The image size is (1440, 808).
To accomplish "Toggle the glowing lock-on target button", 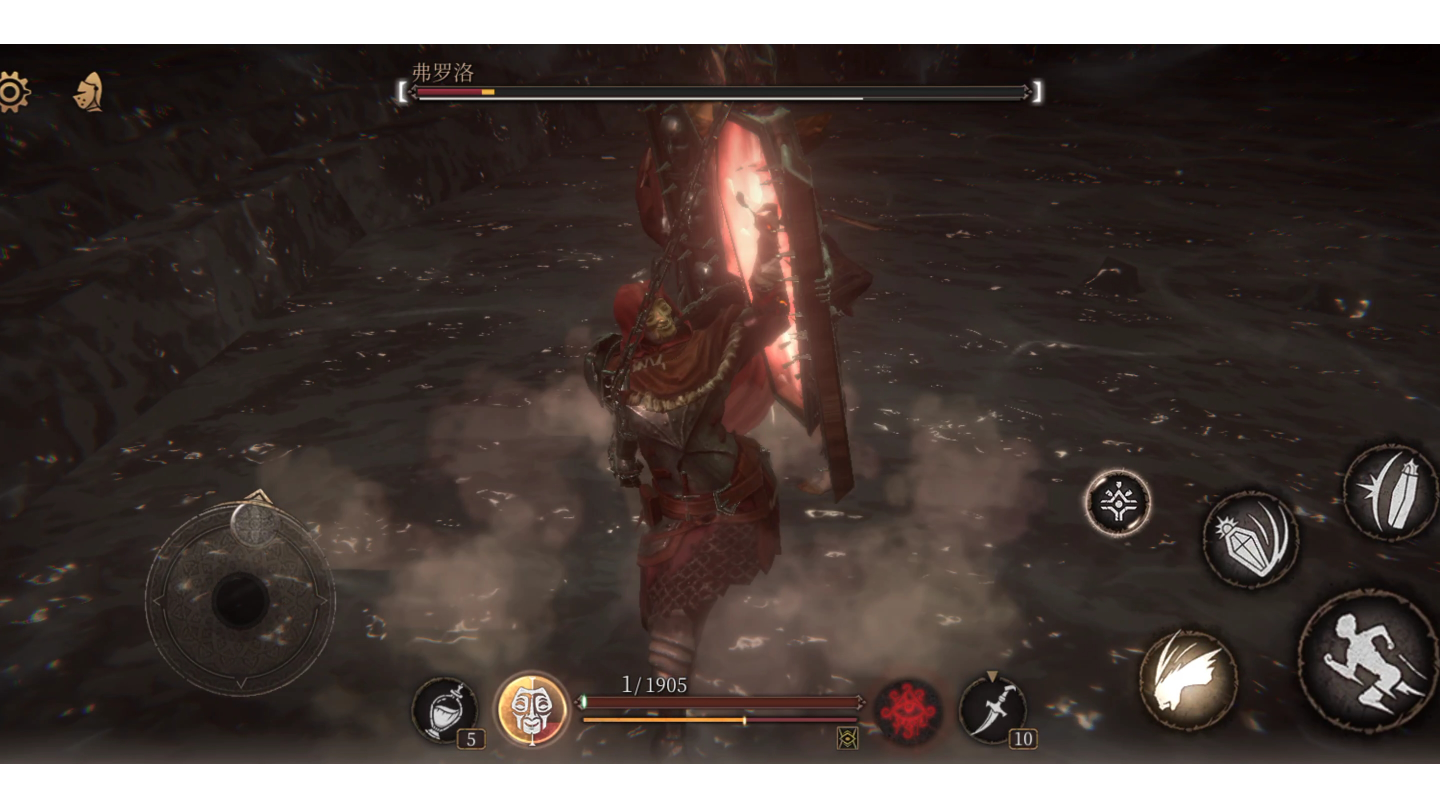I will 1118,503.
